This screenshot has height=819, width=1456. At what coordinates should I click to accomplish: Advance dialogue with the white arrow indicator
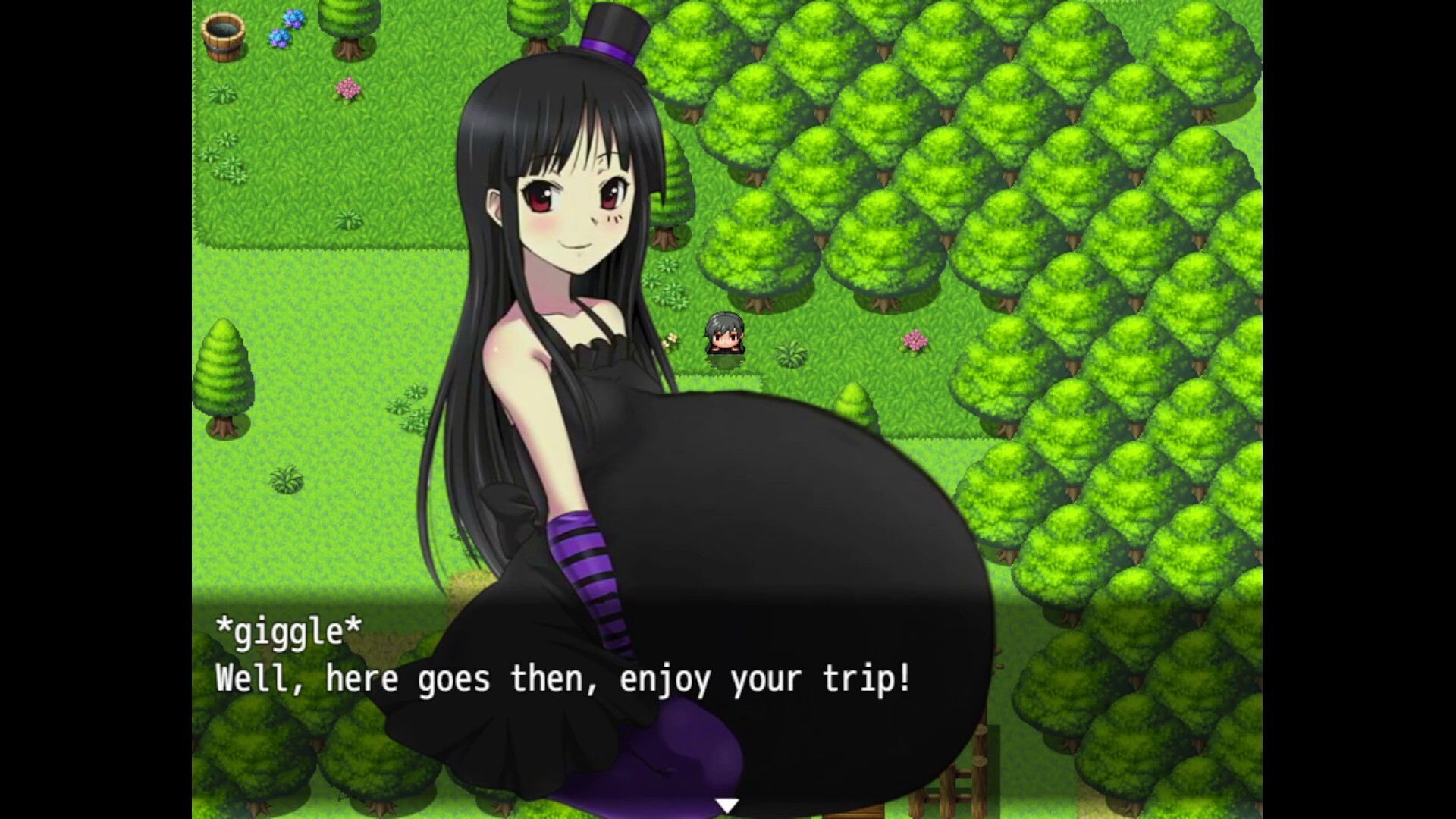(726, 805)
